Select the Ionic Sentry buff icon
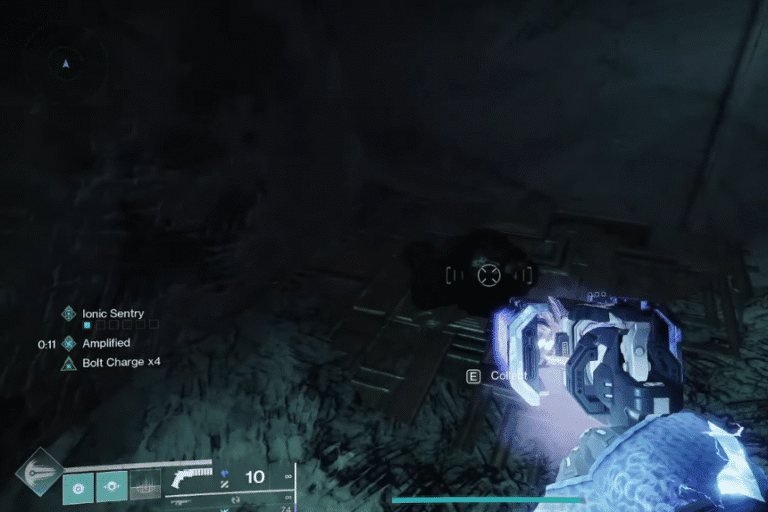 pyautogui.click(x=69, y=313)
